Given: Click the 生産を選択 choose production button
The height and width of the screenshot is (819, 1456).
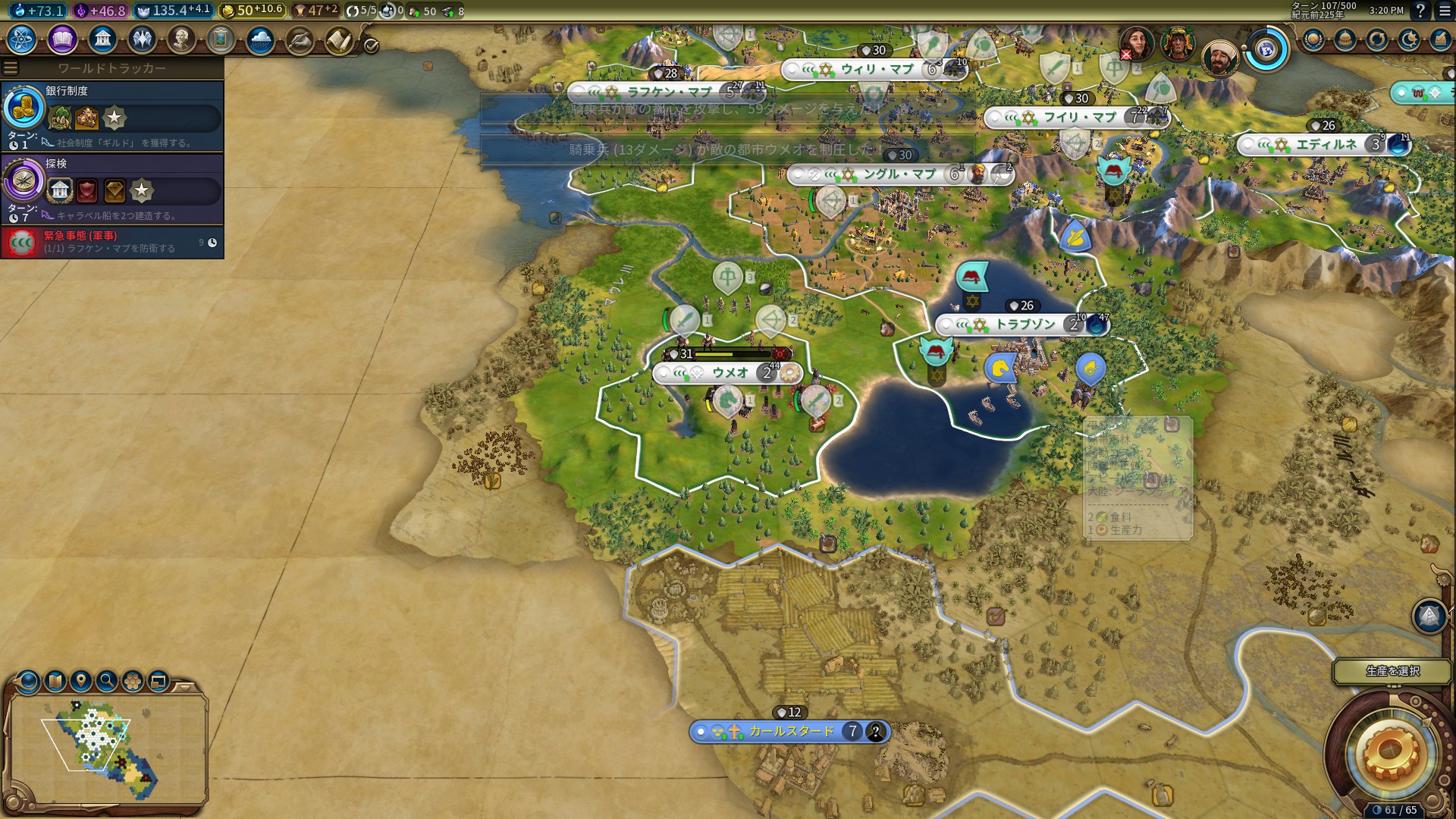Looking at the screenshot, I should pos(1392,671).
